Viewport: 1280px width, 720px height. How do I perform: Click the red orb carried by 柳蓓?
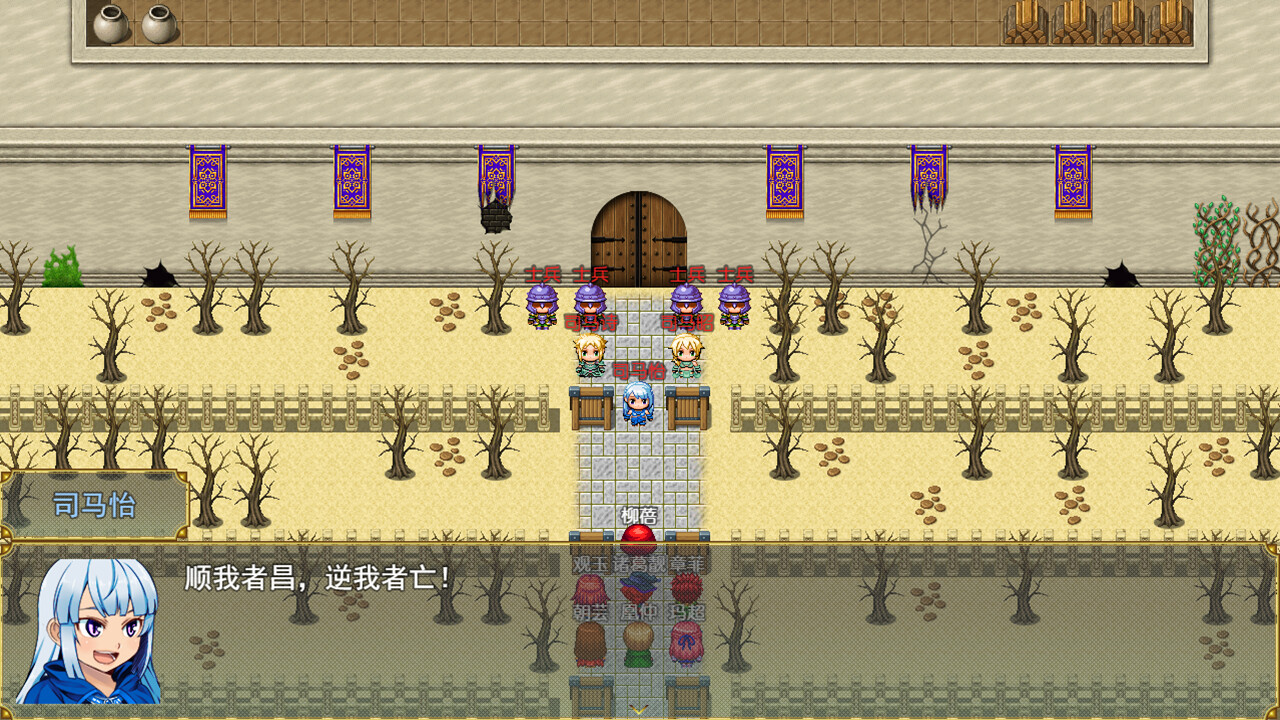638,540
